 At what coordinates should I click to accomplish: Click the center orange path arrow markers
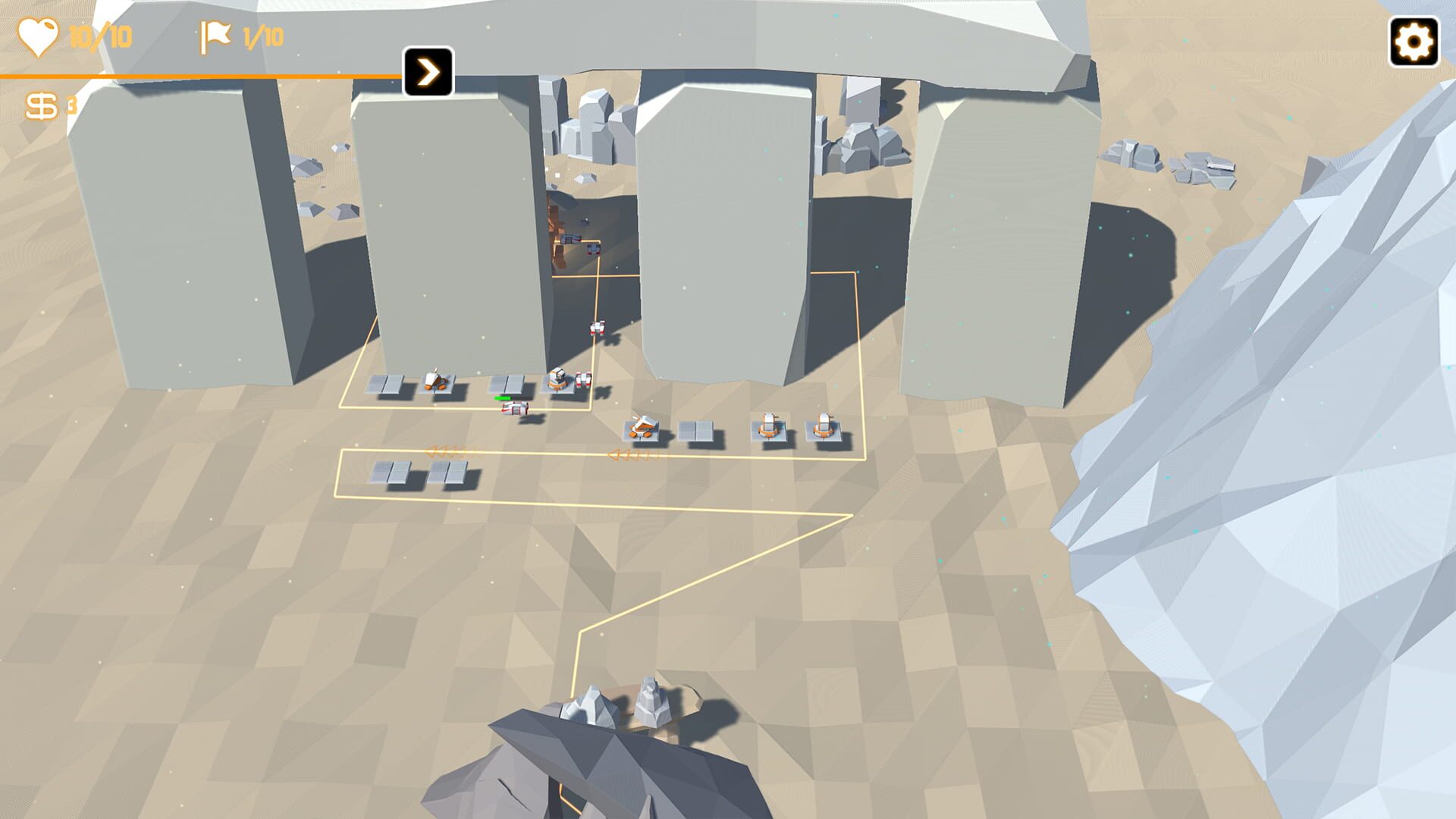tap(635, 454)
